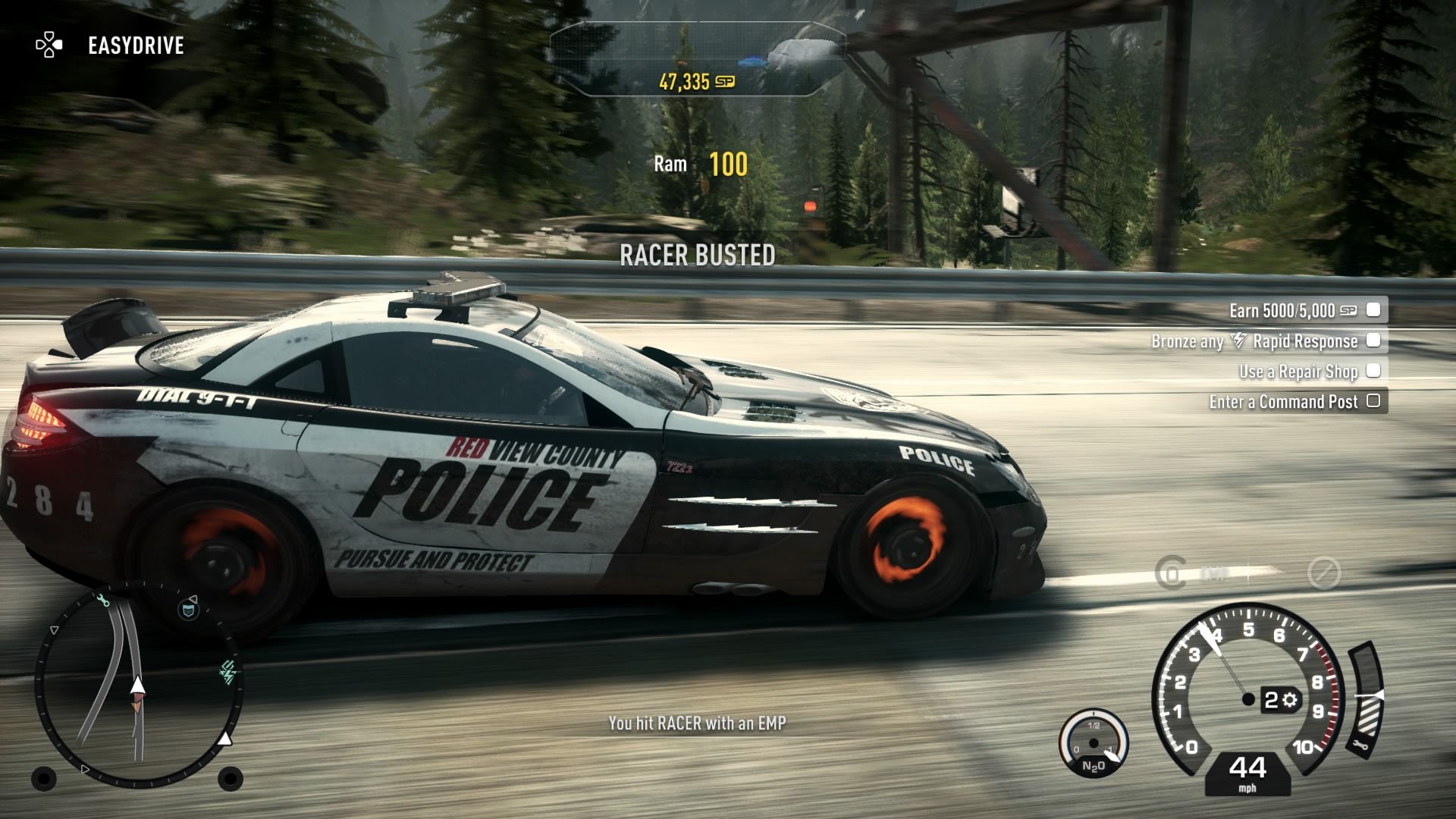The width and height of the screenshot is (1456, 819).
Task: Select the empty crossed-circle pursuit tech slot
Action: (x=1324, y=574)
